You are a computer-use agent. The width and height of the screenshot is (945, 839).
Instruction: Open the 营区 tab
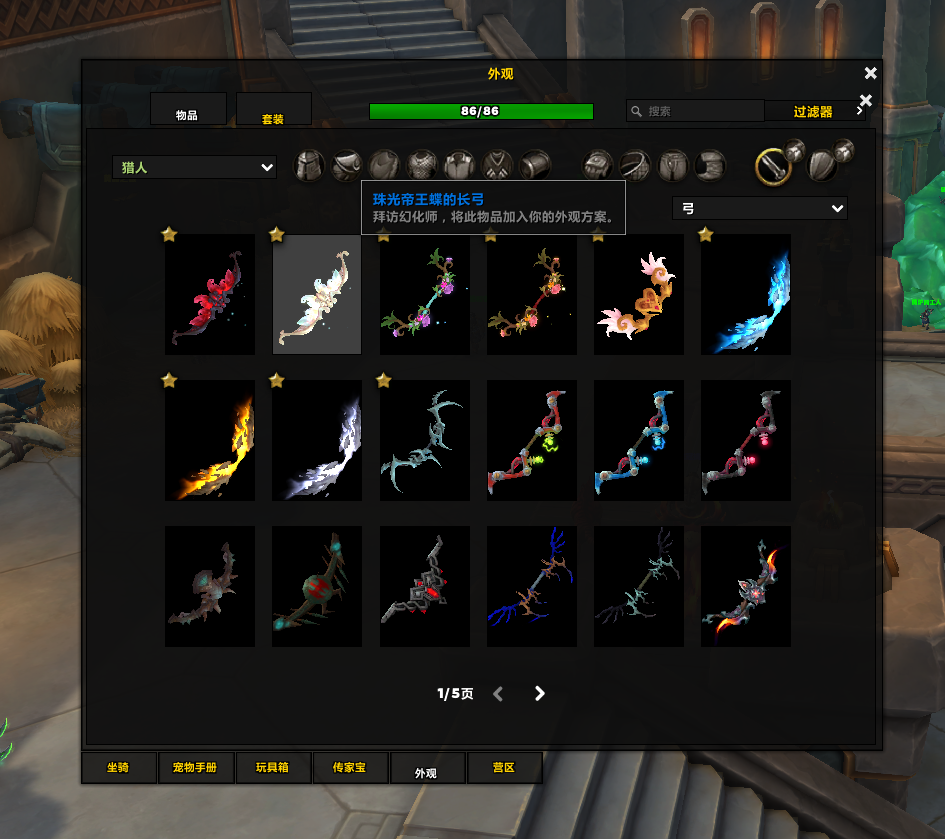[504, 768]
